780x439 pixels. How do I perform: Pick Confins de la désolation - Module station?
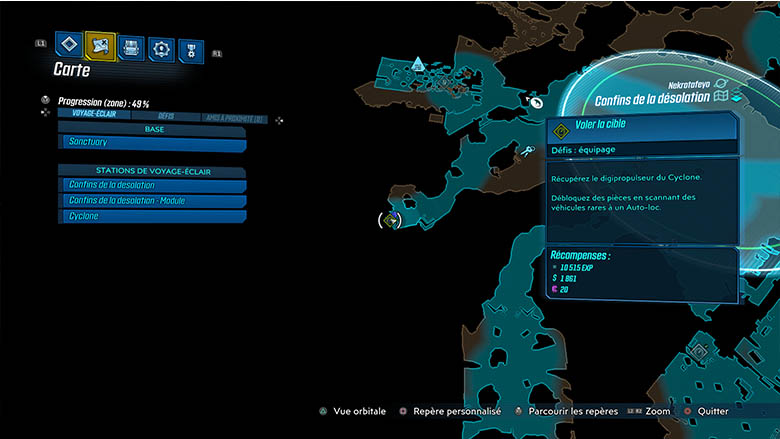point(151,201)
